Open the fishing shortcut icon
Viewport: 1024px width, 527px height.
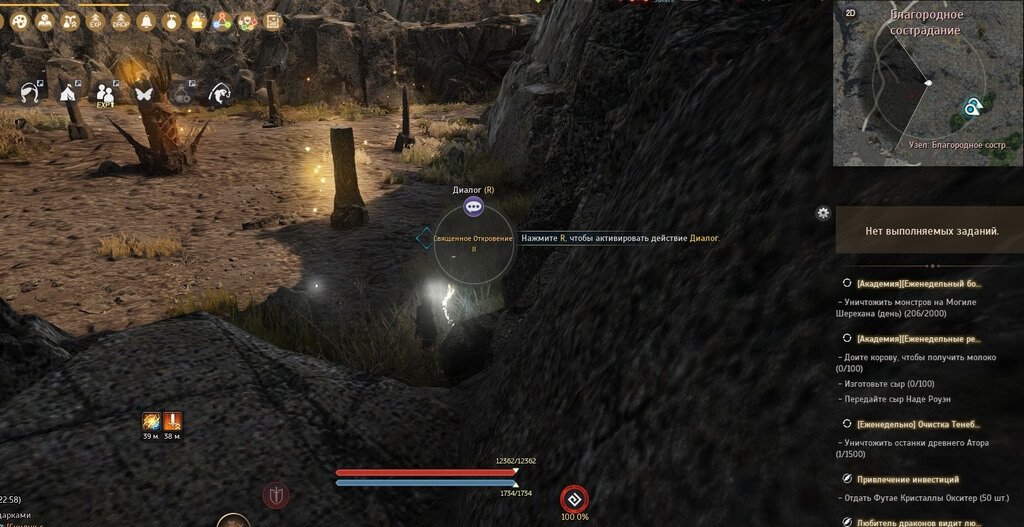pos(218,93)
